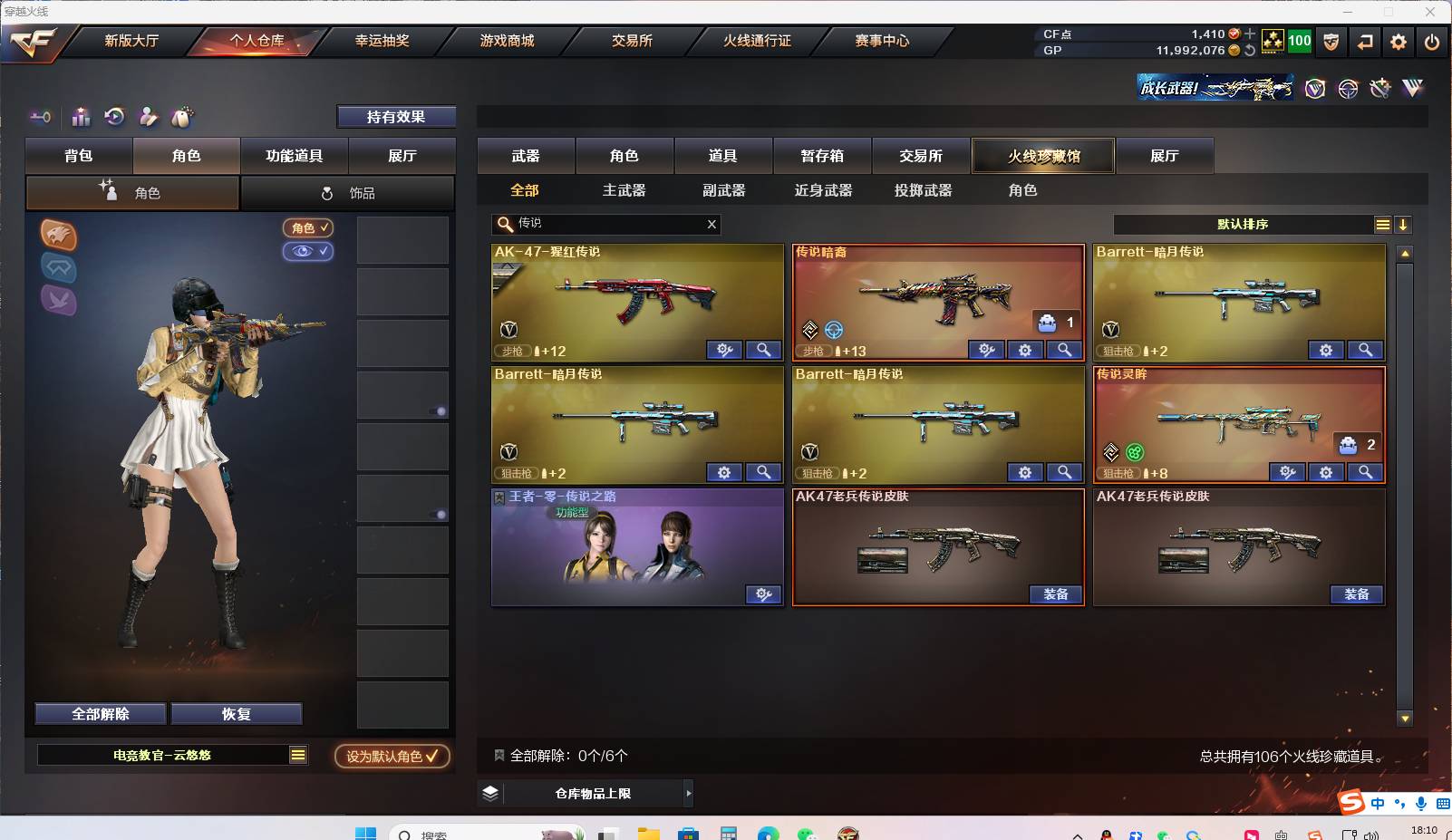Toggle the 角色 checkmark above the eye icon
1452x840 pixels.
click(x=308, y=227)
